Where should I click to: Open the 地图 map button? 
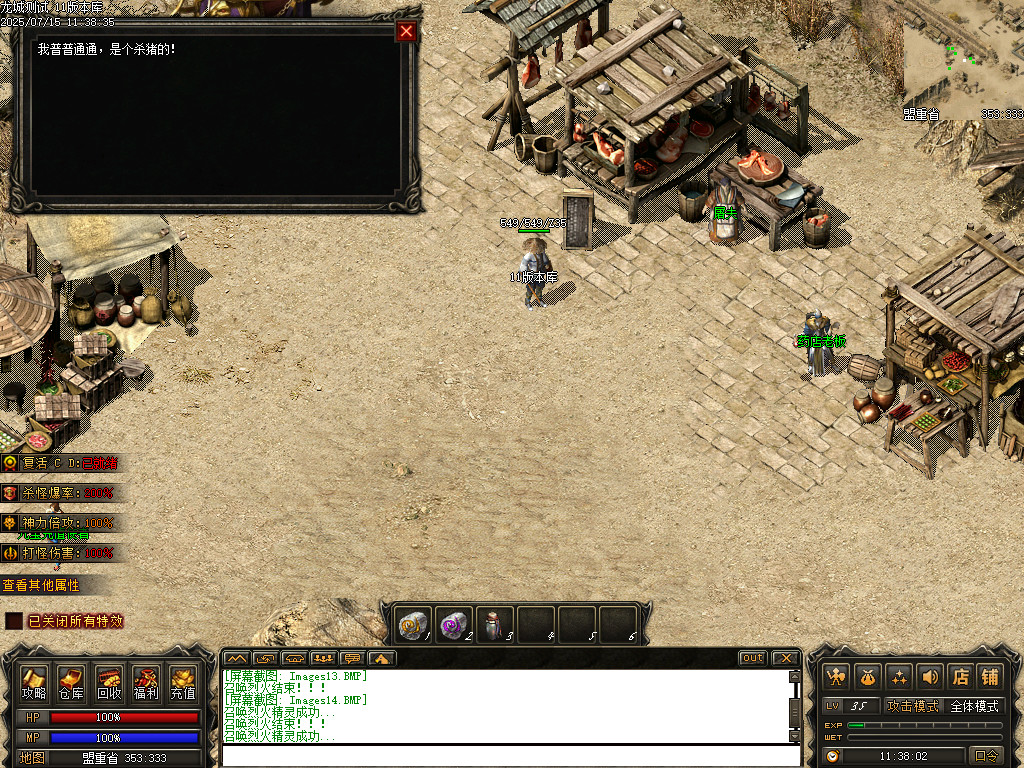[x=32, y=758]
